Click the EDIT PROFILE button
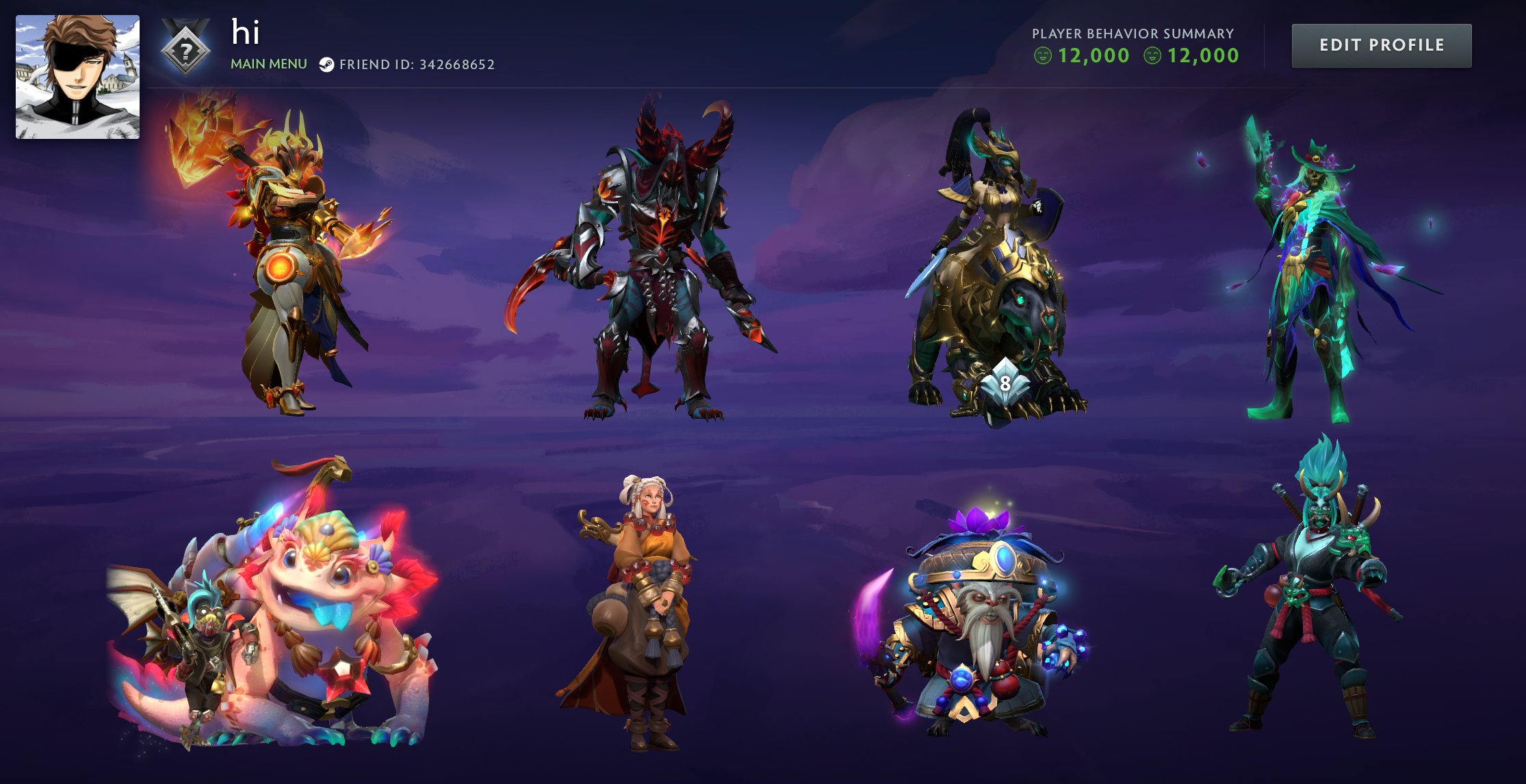Screen dimensions: 1526x784 [x=1382, y=44]
